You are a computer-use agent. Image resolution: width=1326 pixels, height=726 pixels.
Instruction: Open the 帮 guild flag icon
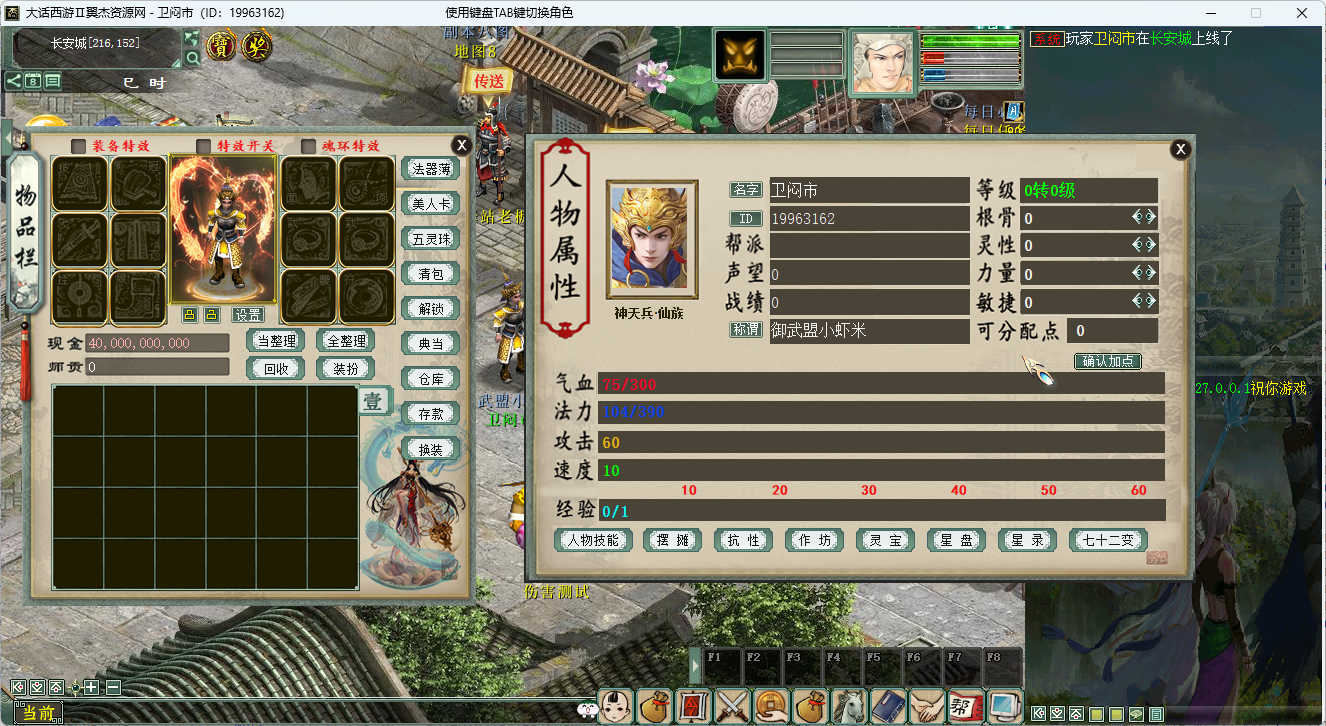pyautogui.click(x=965, y=706)
